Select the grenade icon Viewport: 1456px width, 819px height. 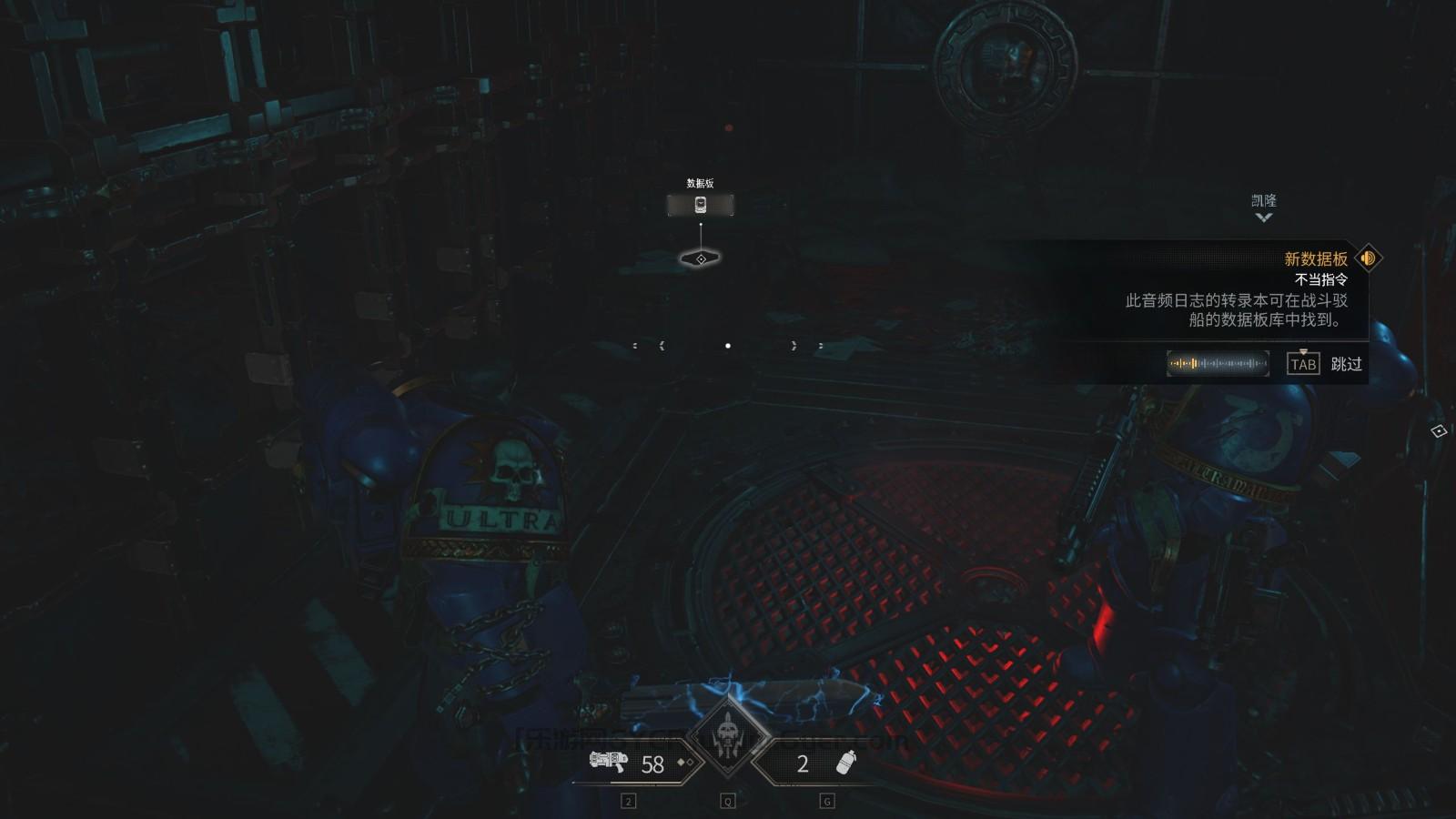(x=846, y=763)
